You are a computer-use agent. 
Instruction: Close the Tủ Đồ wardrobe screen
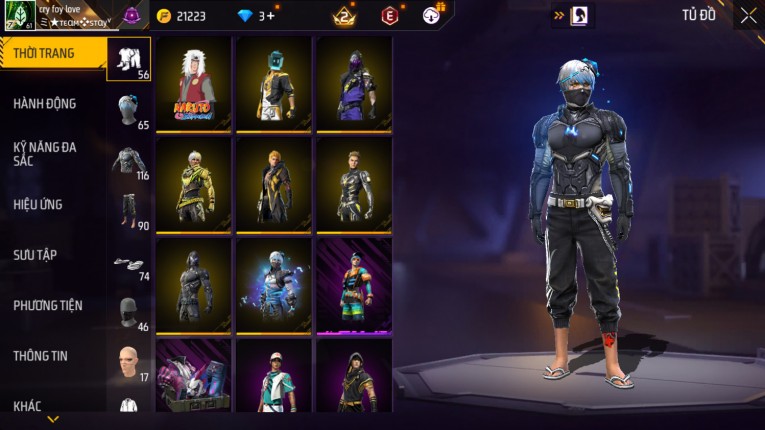click(748, 15)
